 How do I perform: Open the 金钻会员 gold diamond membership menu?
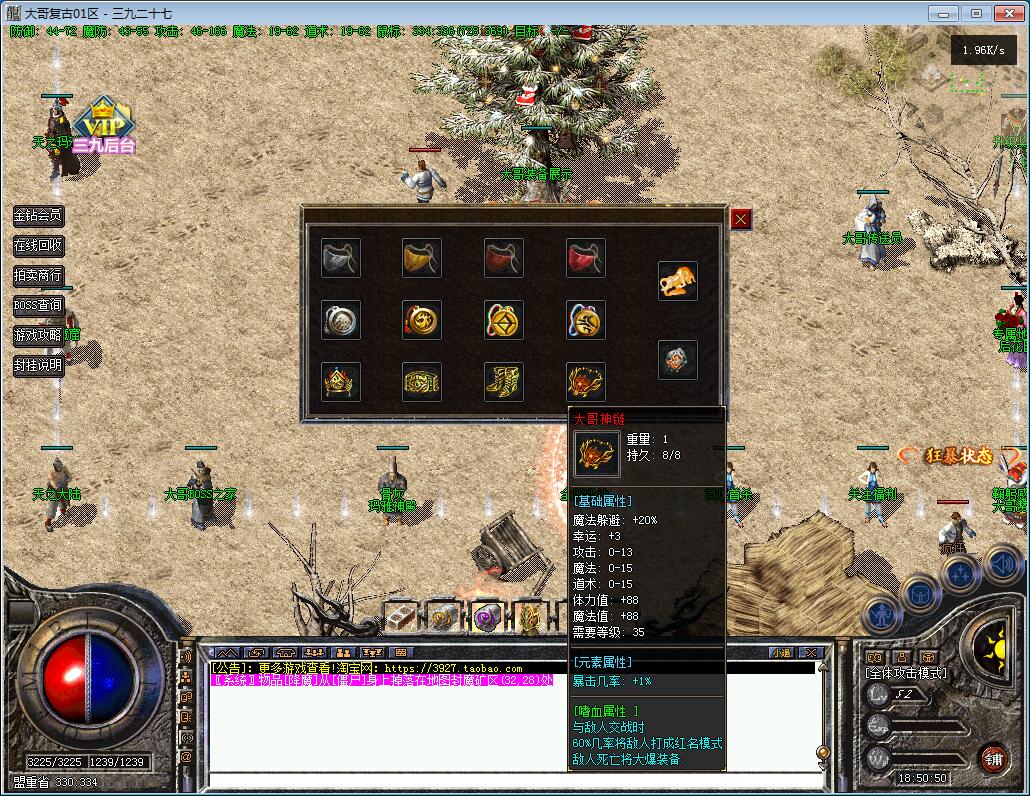point(38,215)
